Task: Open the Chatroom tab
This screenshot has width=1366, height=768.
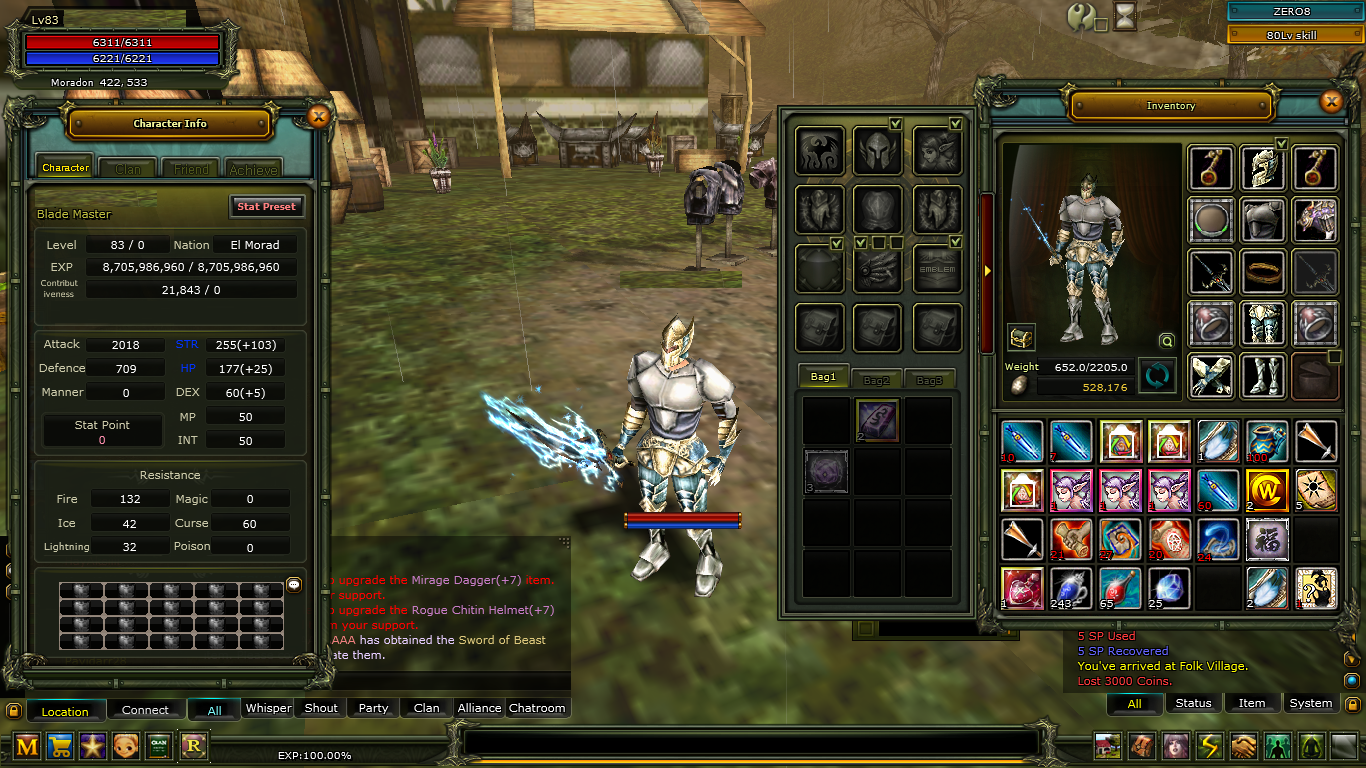Action: pyautogui.click(x=537, y=708)
